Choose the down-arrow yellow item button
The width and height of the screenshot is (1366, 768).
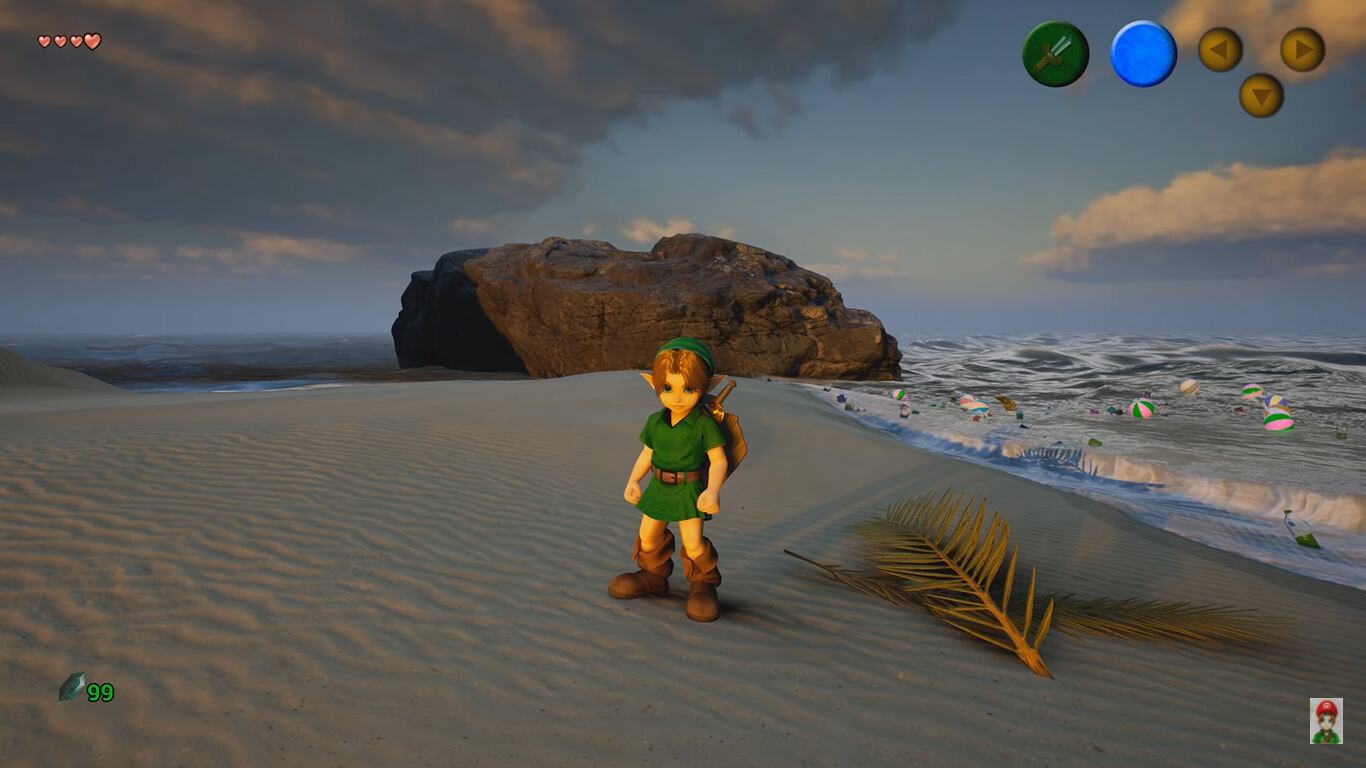click(1261, 95)
